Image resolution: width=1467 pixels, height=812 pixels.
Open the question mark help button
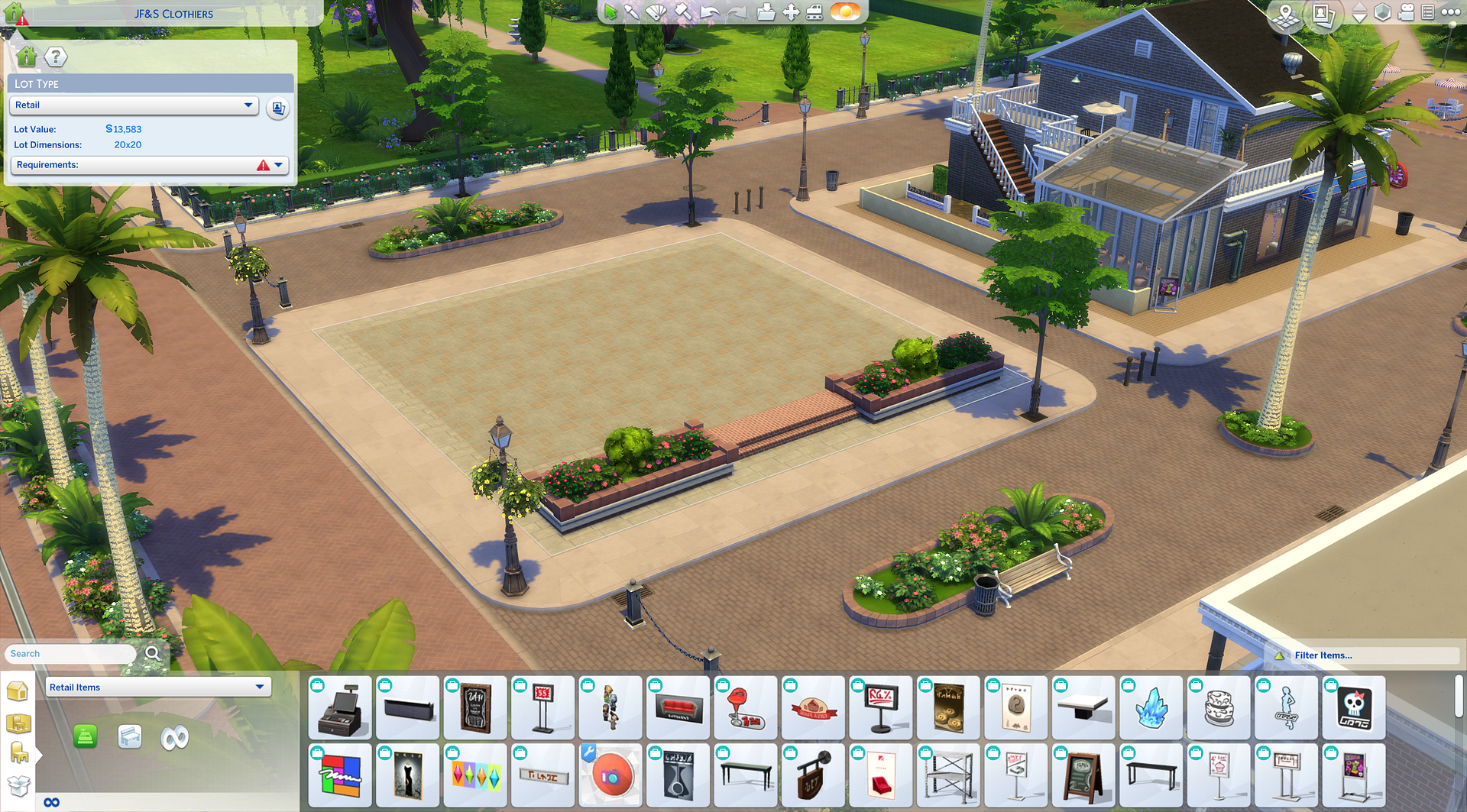coord(56,57)
